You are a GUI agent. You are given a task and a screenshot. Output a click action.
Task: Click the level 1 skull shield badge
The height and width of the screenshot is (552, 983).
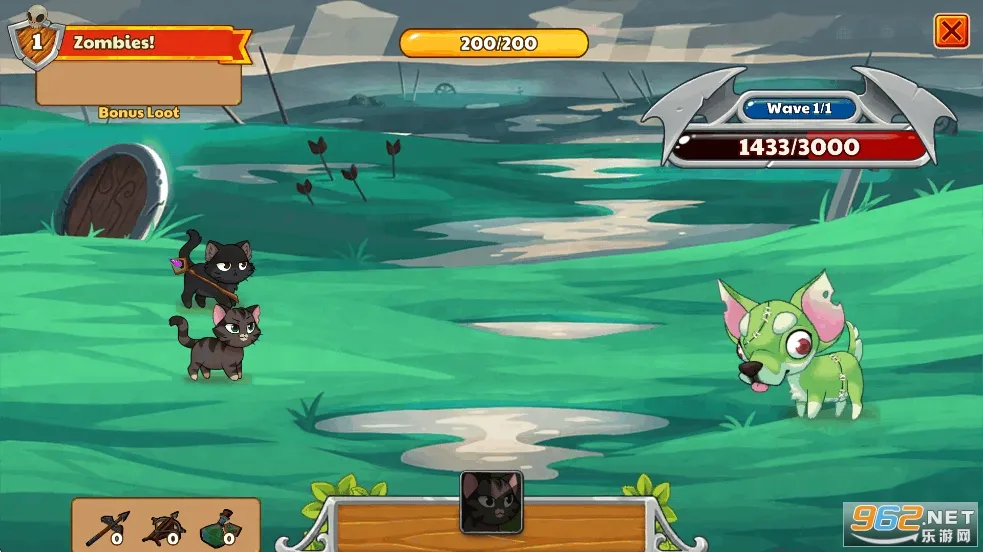[35, 39]
